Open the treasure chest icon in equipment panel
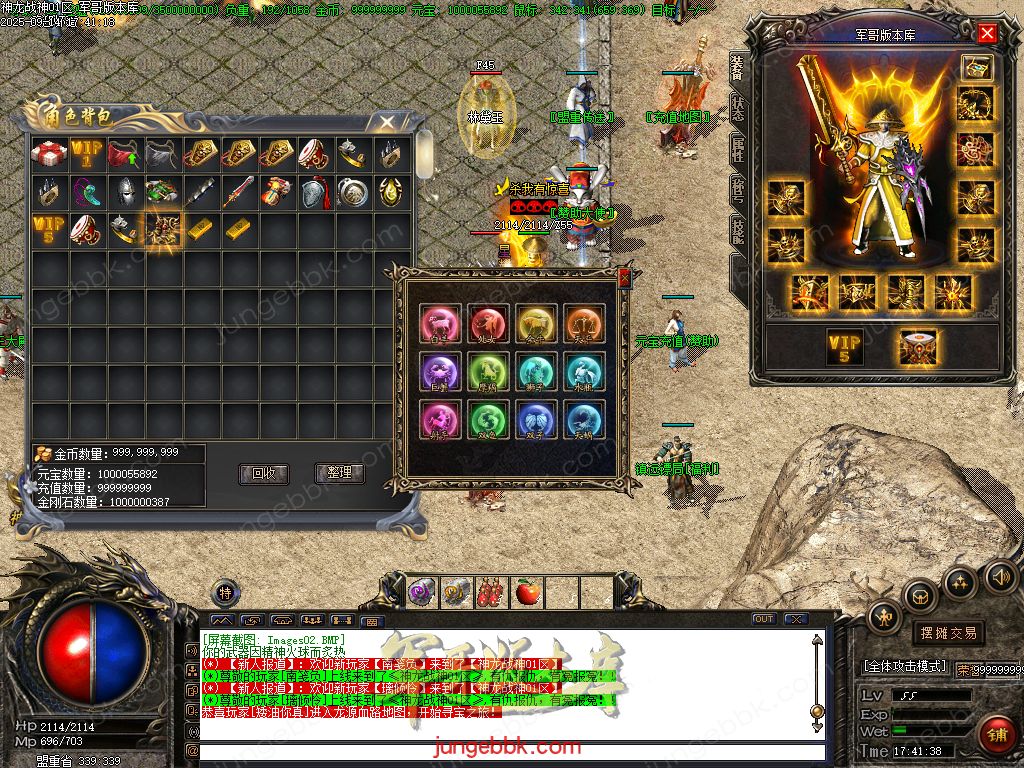 point(976,67)
